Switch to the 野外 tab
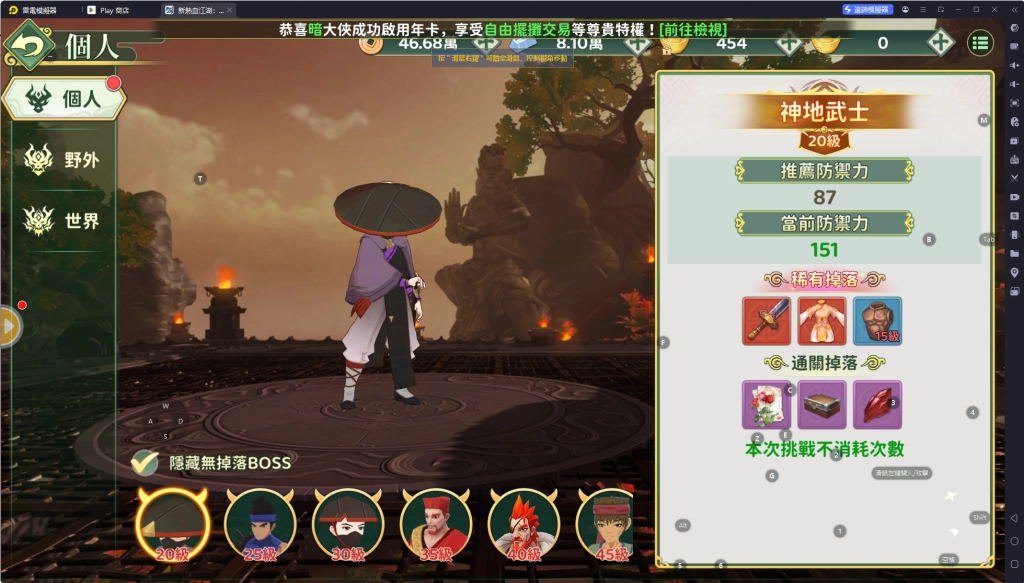Viewport: 1024px width, 583px height. coord(64,159)
